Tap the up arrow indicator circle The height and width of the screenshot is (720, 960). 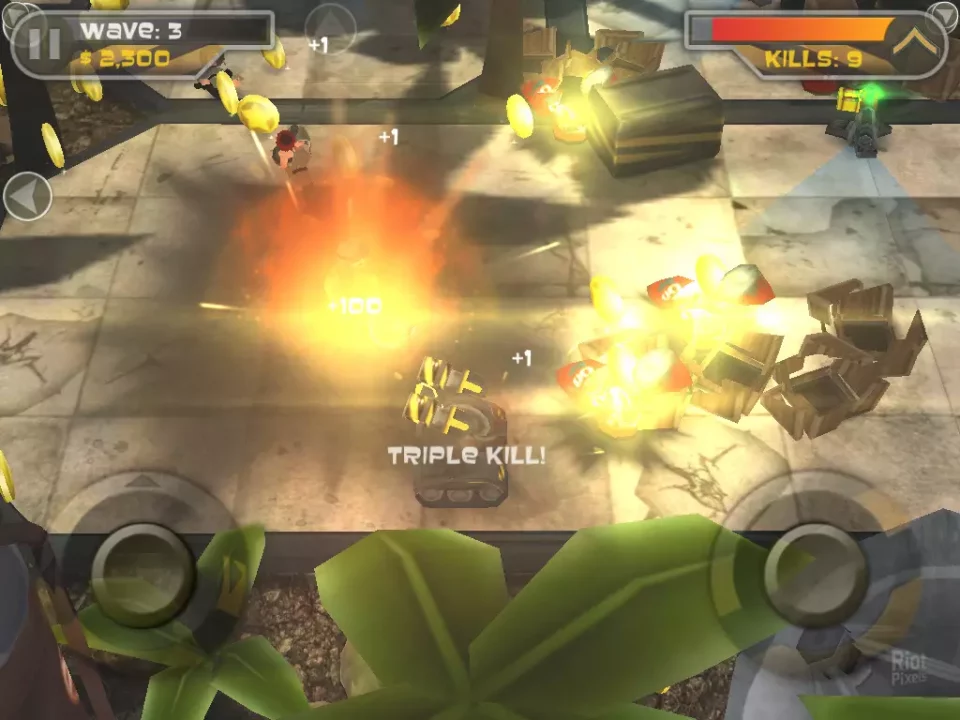pyautogui.click(x=329, y=27)
